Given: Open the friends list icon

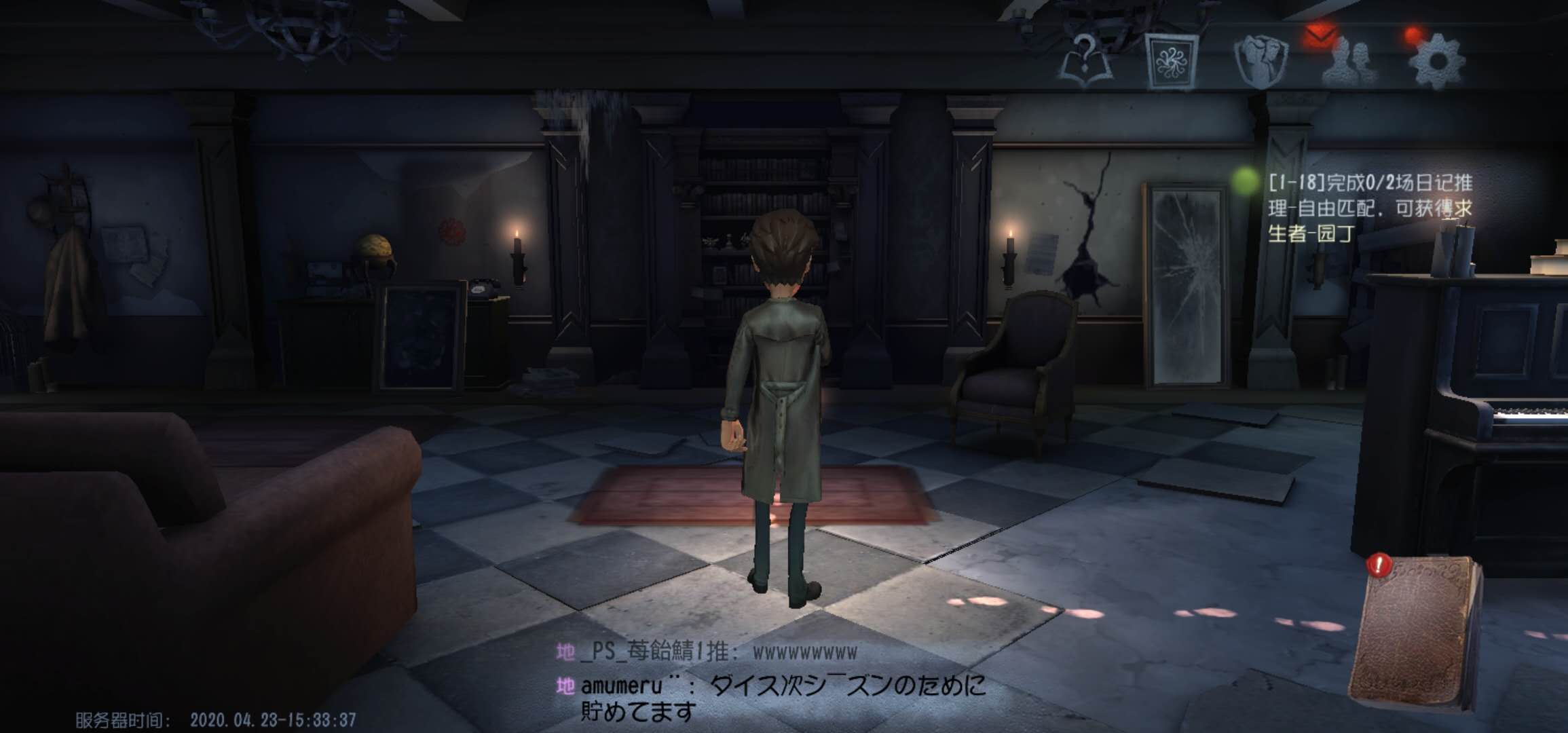Looking at the screenshot, I should (x=1347, y=61).
